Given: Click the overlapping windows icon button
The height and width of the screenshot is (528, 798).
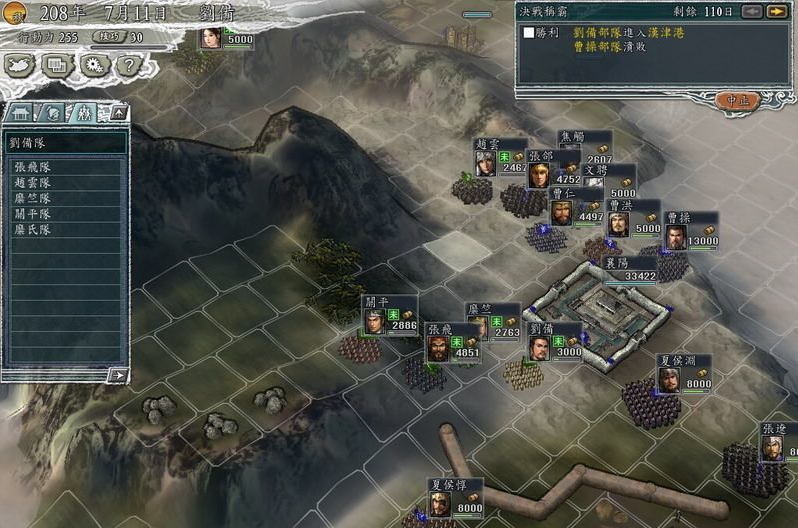Looking at the screenshot, I should 58,66.
